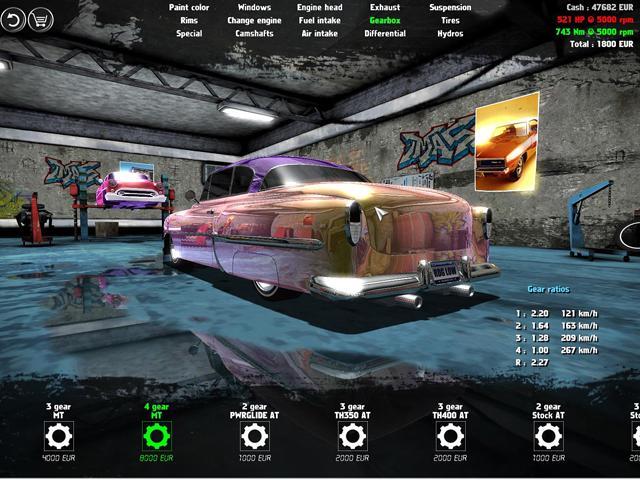Open the Change engine menu
Image resolution: width=640 pixels, height=480 pixels.
click(254, 20)
